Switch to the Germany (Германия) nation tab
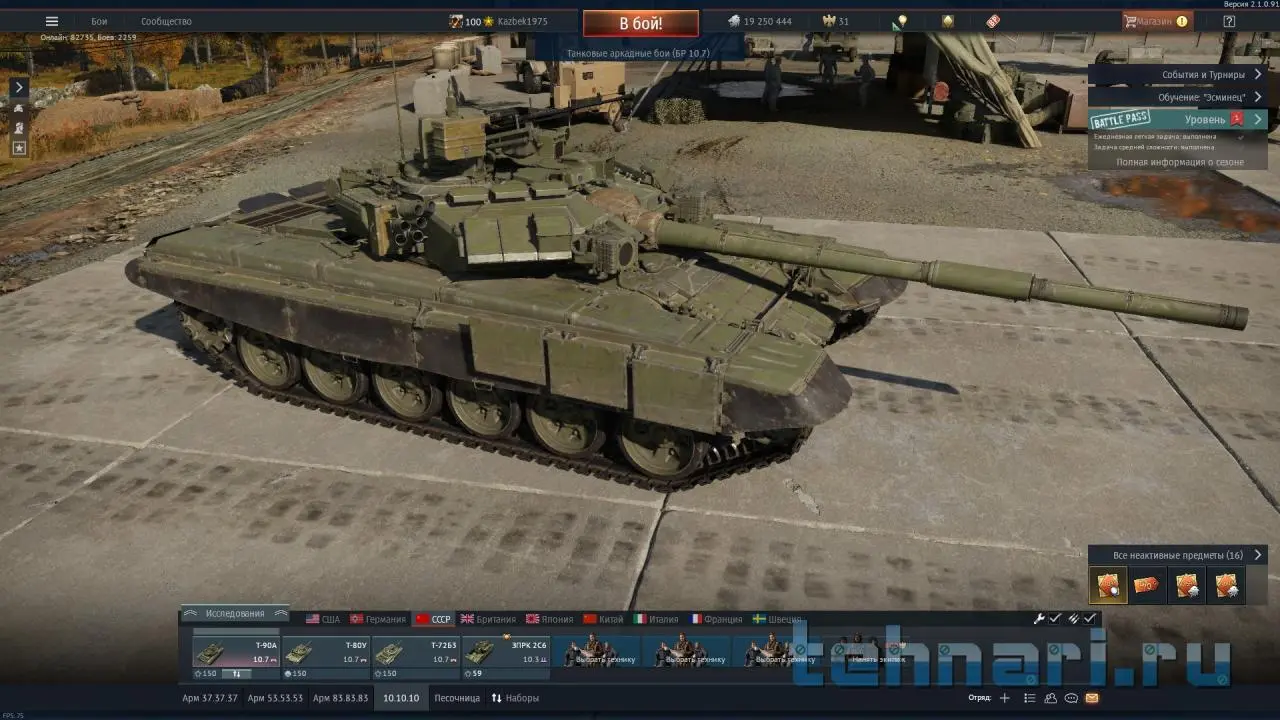The height and width of the screenshot is (720, 1280). tap(378, 619)
